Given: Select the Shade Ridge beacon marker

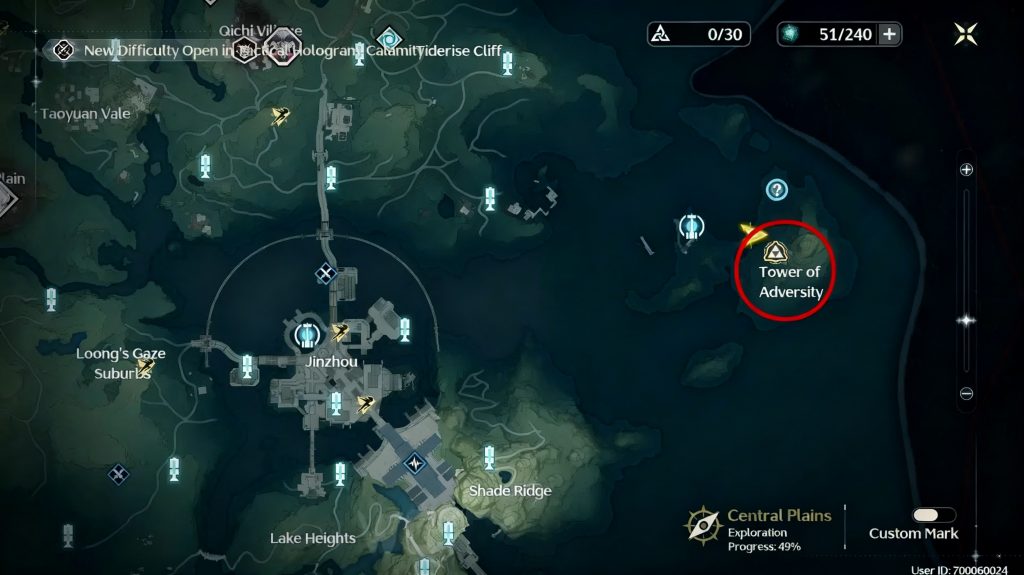Looking at the screenshot, I should click(x=489, y=458).
